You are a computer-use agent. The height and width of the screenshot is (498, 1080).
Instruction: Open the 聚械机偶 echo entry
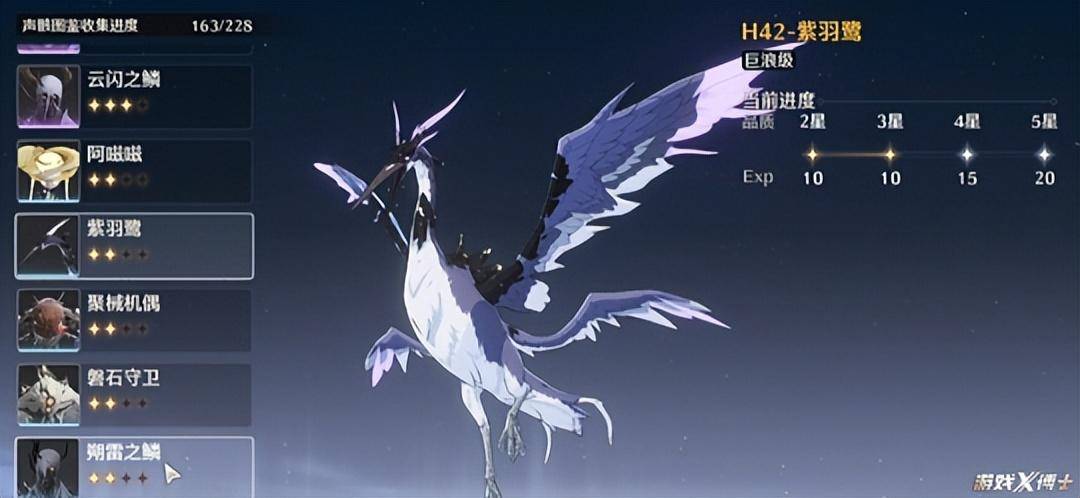(134, 319)
